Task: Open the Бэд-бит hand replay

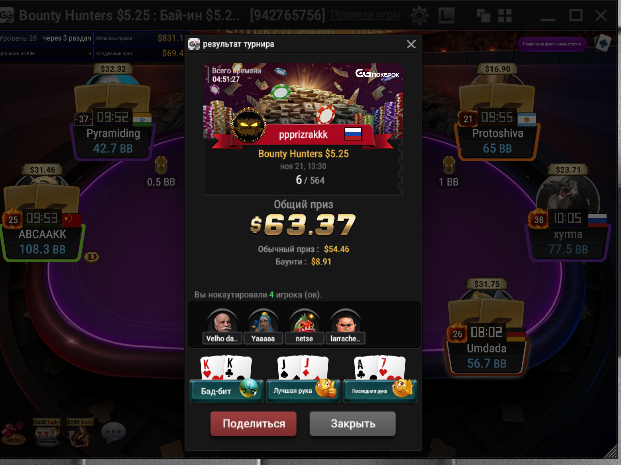Action: (x=225, y=389)
